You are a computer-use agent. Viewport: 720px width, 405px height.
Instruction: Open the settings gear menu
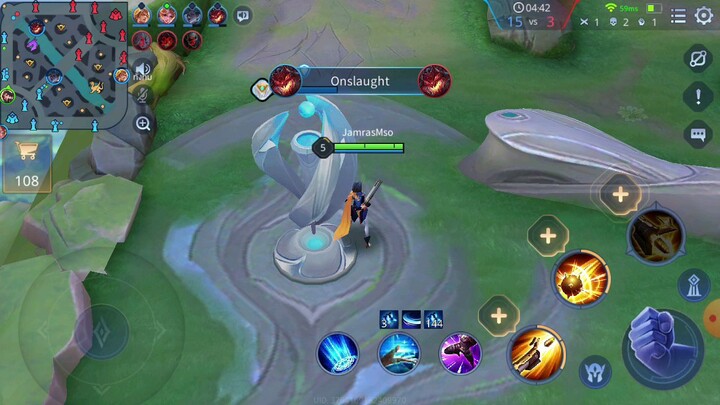coord(704,16)
